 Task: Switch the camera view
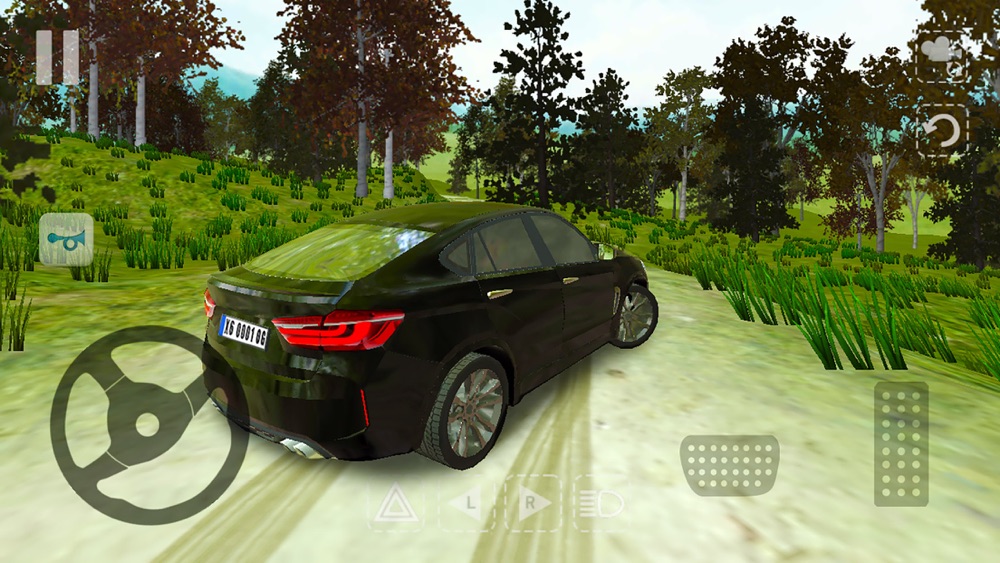pos(941,54)
